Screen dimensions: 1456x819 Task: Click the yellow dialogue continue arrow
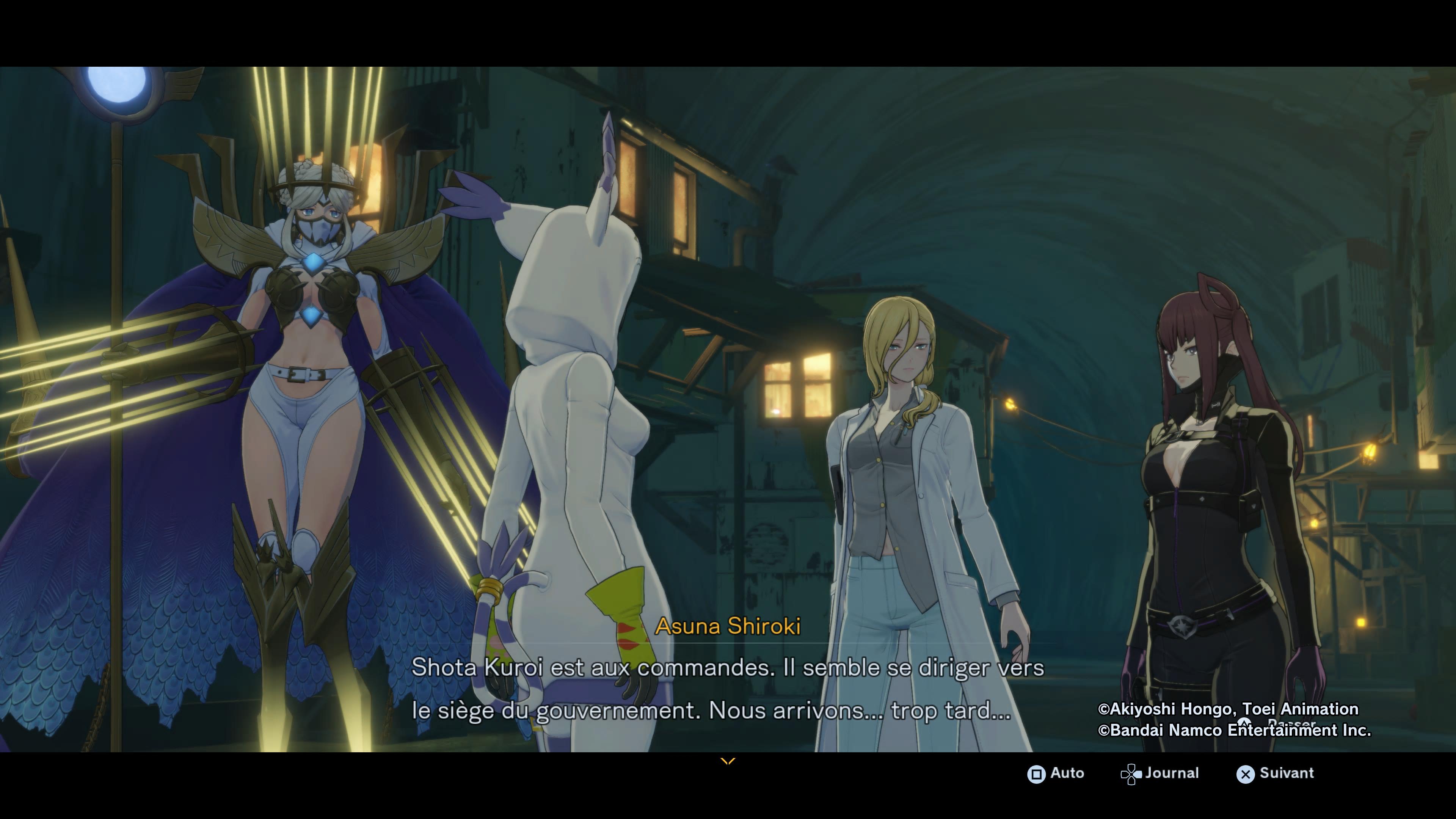coord(728,761)
